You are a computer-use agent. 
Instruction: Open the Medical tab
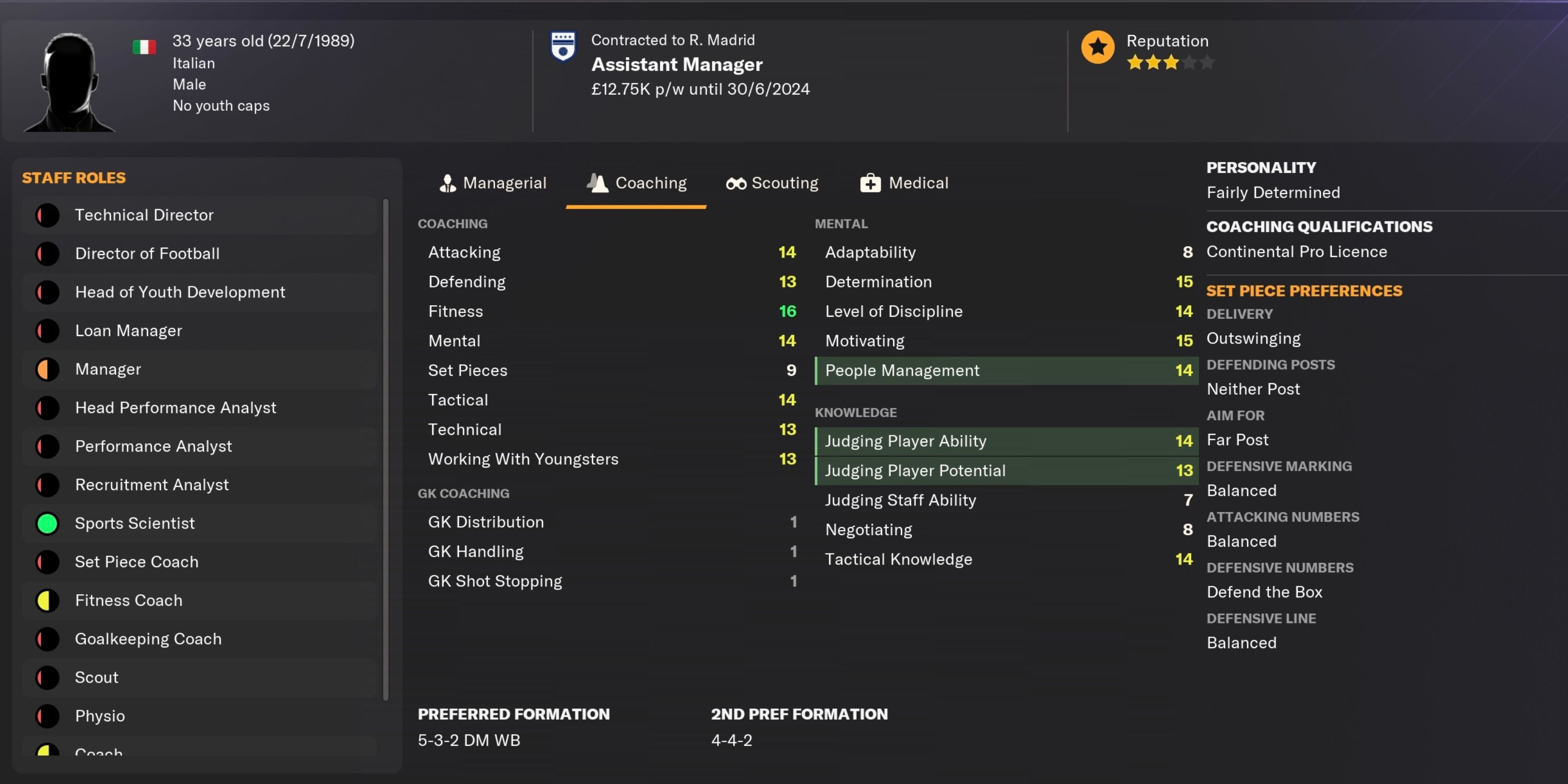point(904,182)
